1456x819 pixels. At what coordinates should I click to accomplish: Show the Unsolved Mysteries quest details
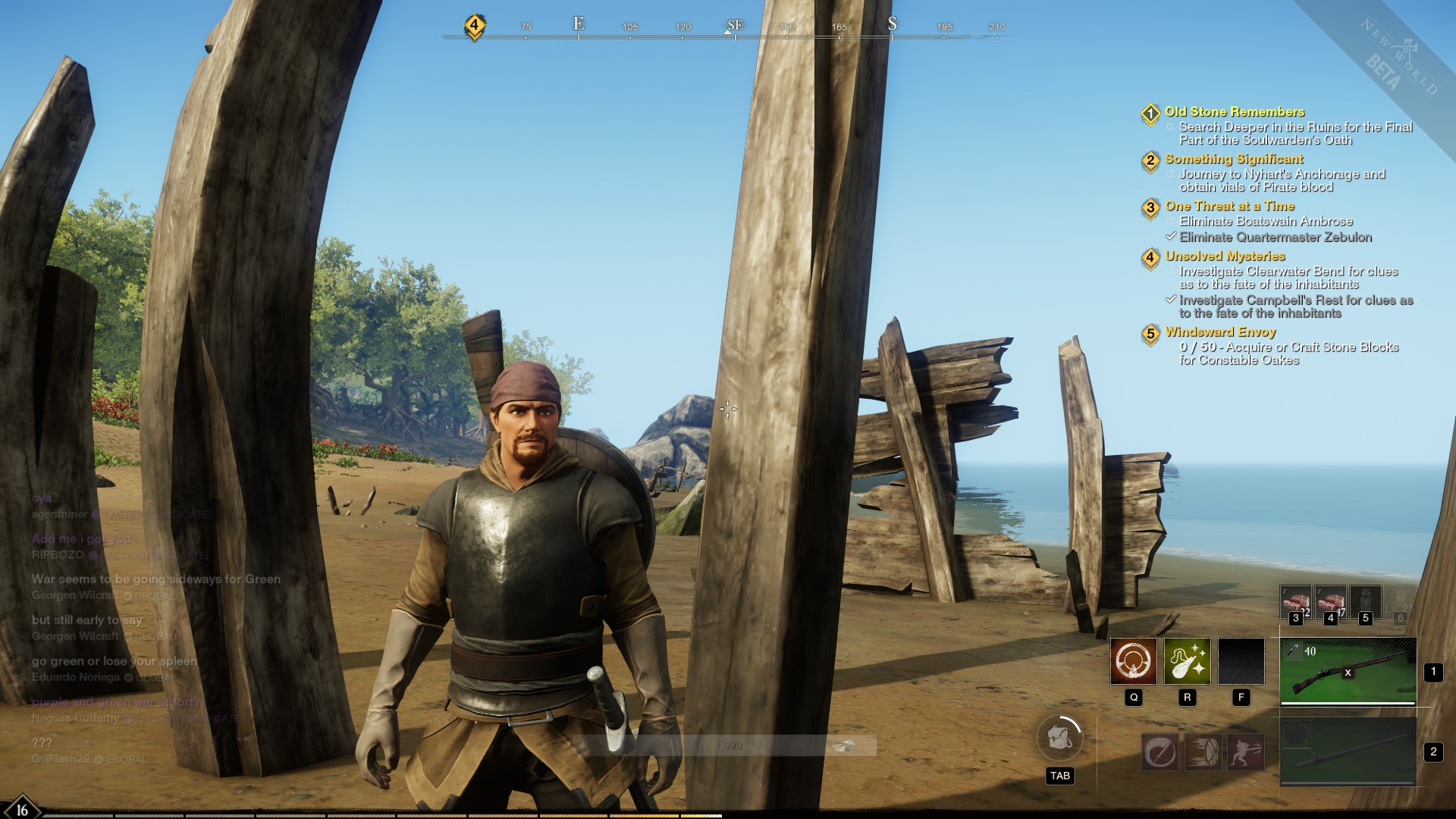click(x=1225, y=256)
